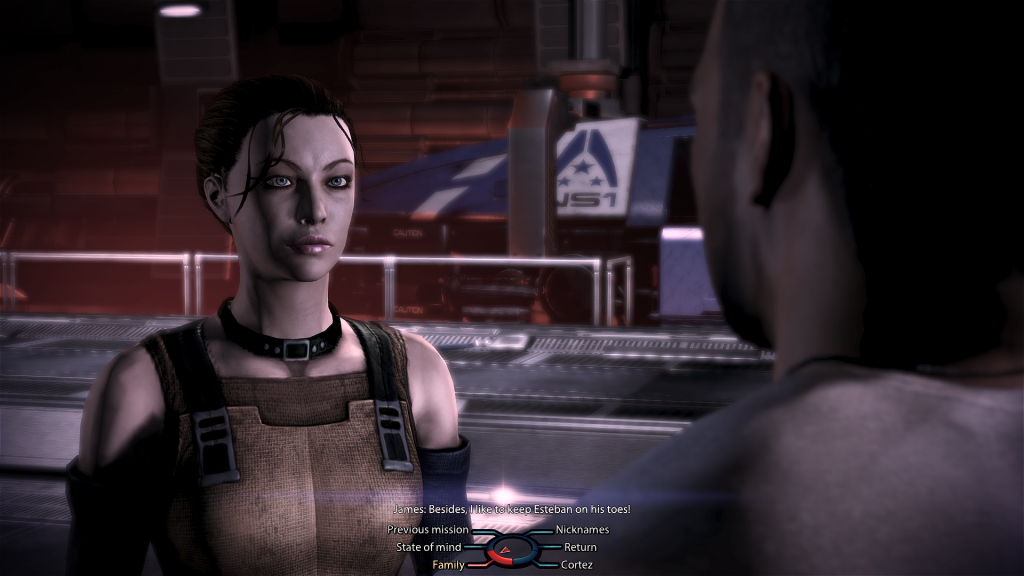The width and height of the screenshot is (1024, 576).
Task: Choose 'Return' on the dialogue wheel
Action: pos(580,547)
